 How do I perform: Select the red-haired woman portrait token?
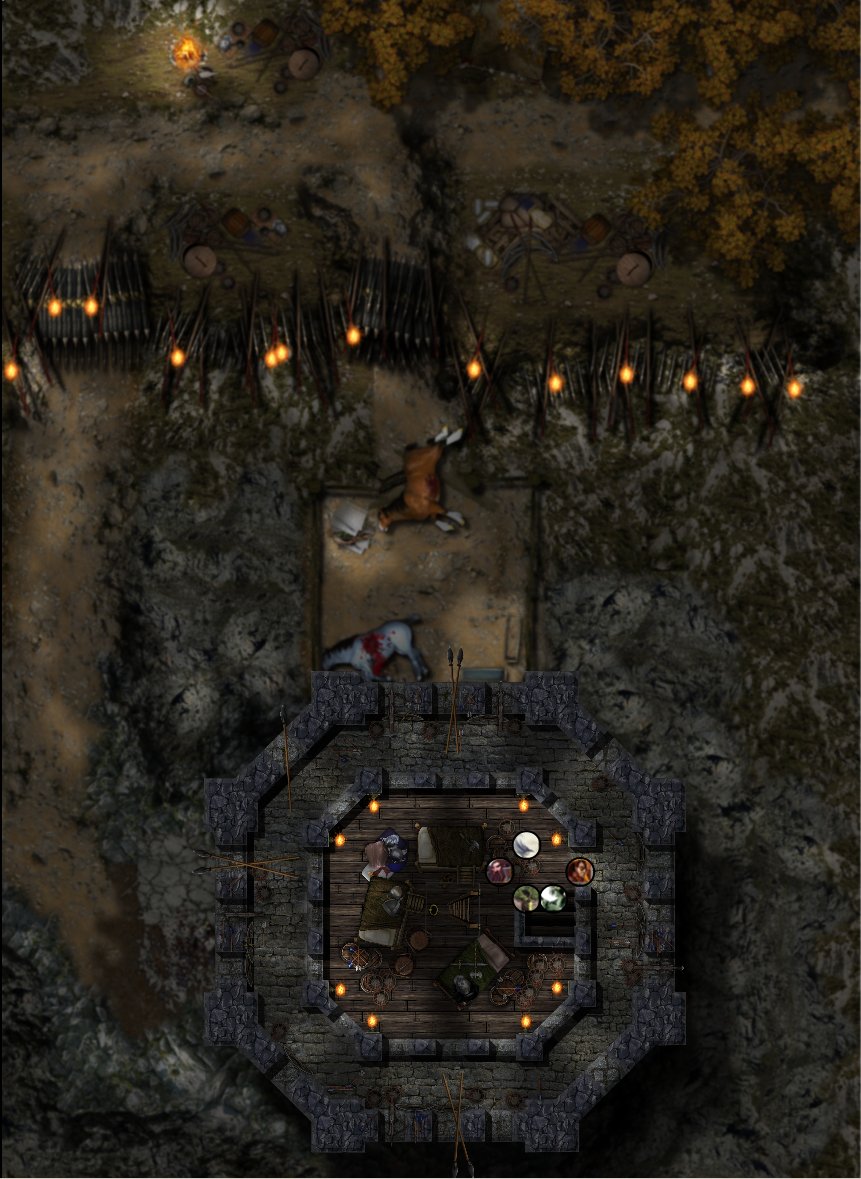pos(579,871)
